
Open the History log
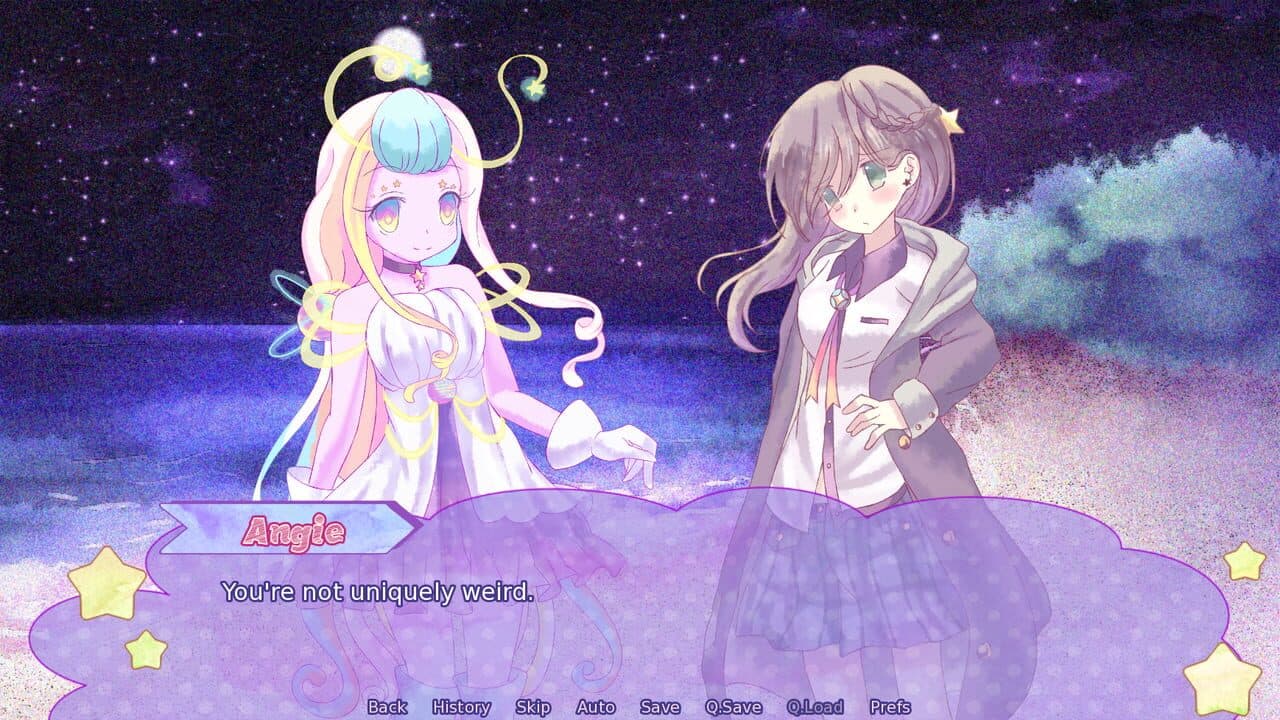460,707
